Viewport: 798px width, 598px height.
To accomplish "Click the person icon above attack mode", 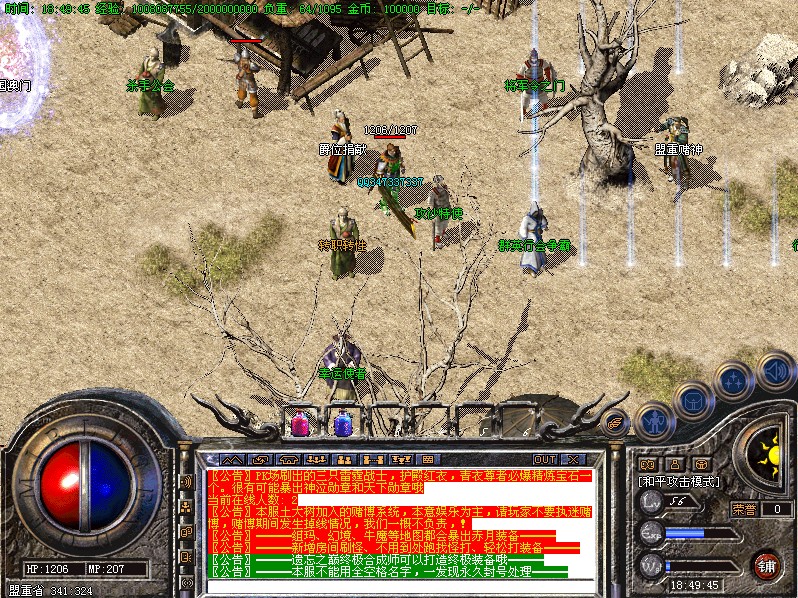I will pos(675,464).
